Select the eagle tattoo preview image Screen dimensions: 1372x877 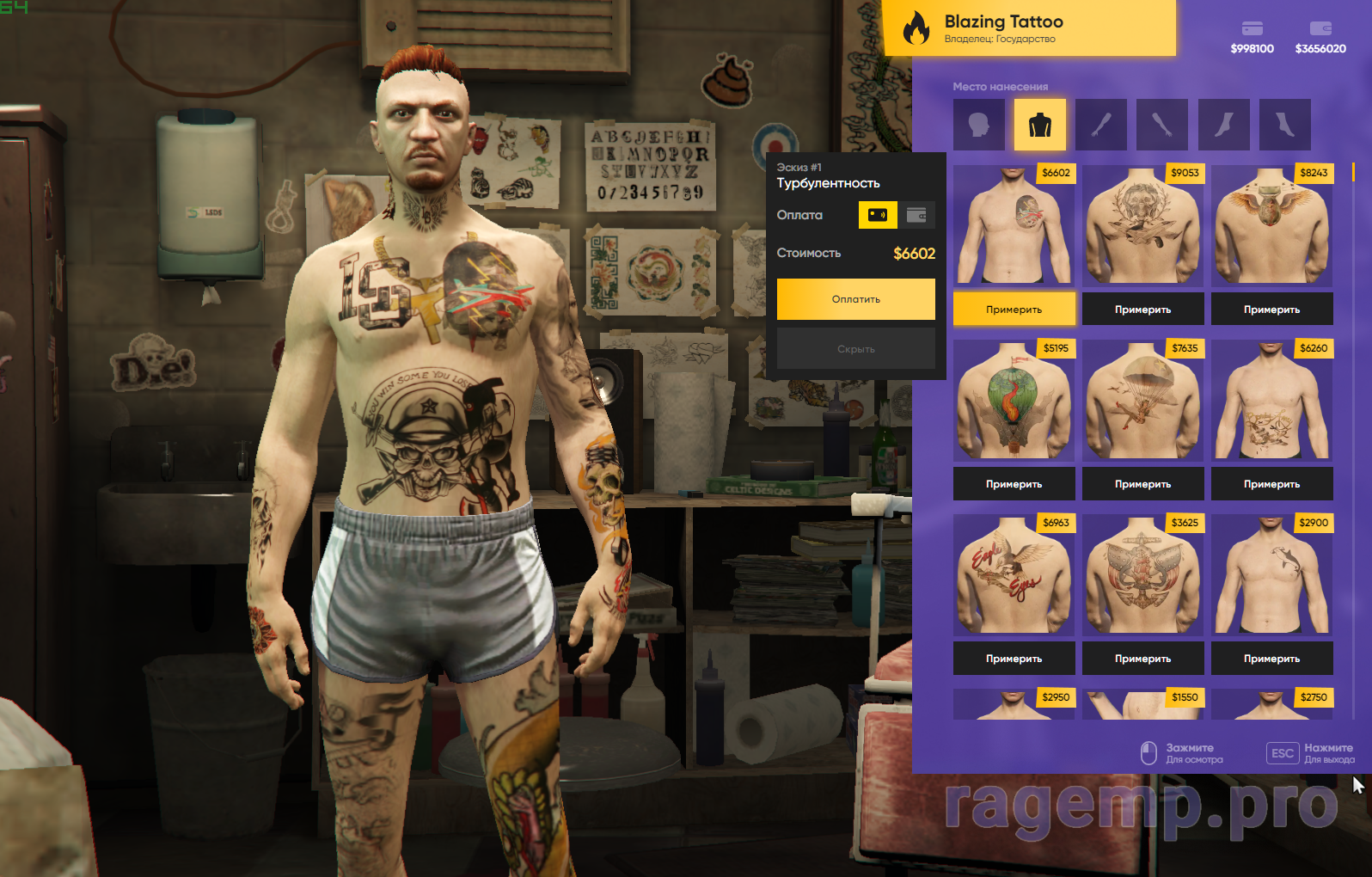click(1014, 575)
